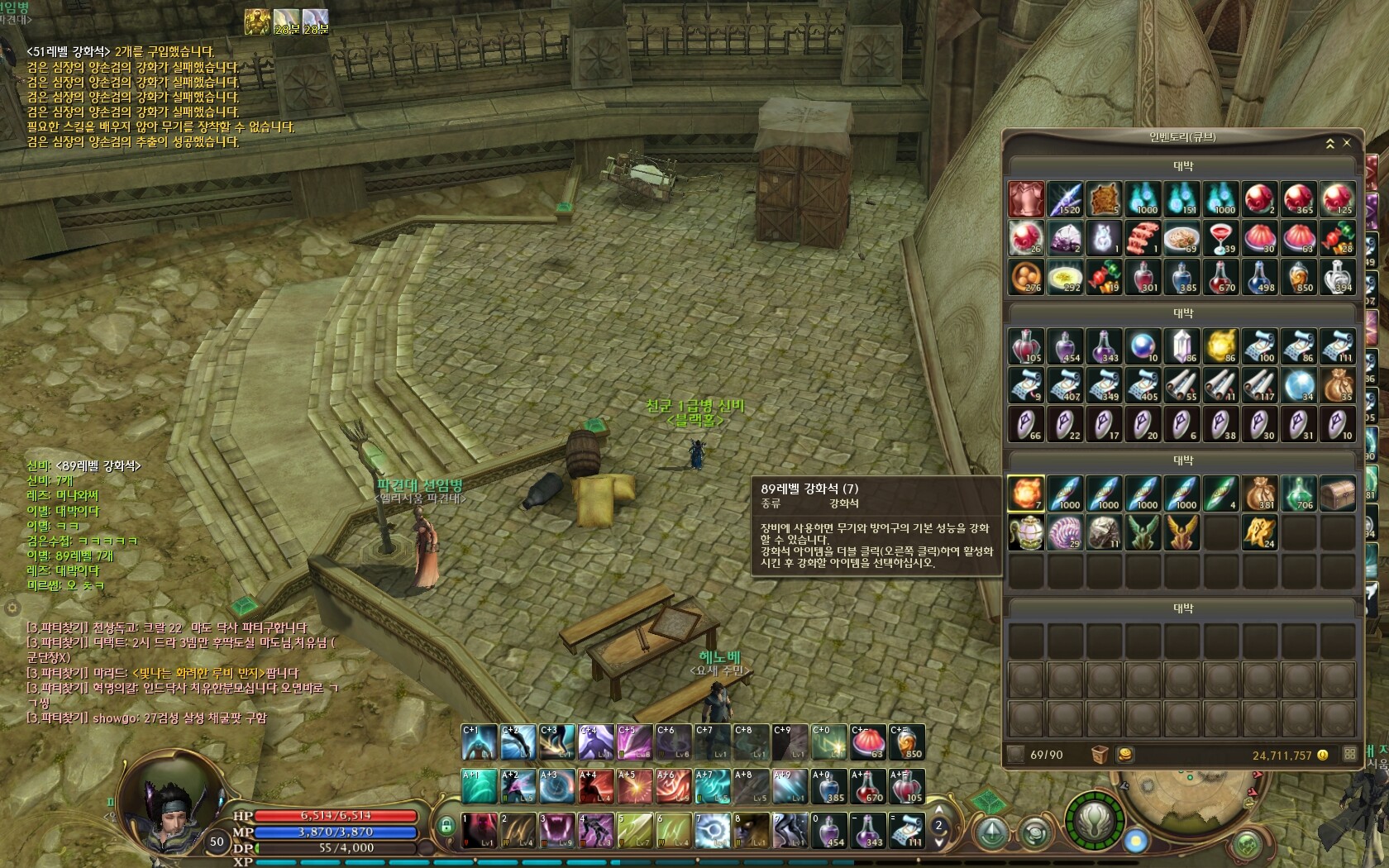Toggle the hotbar lock icon

(x=446, y=826)
